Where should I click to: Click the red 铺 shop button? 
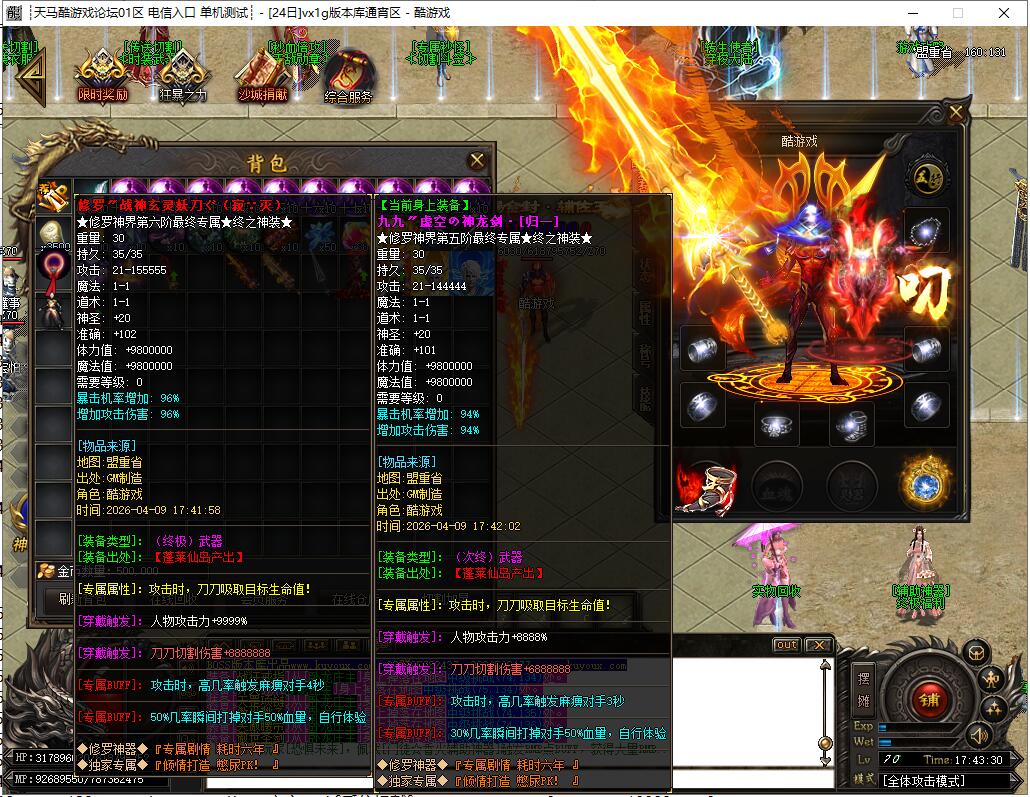pyautogui.click(x=929, y=698)
